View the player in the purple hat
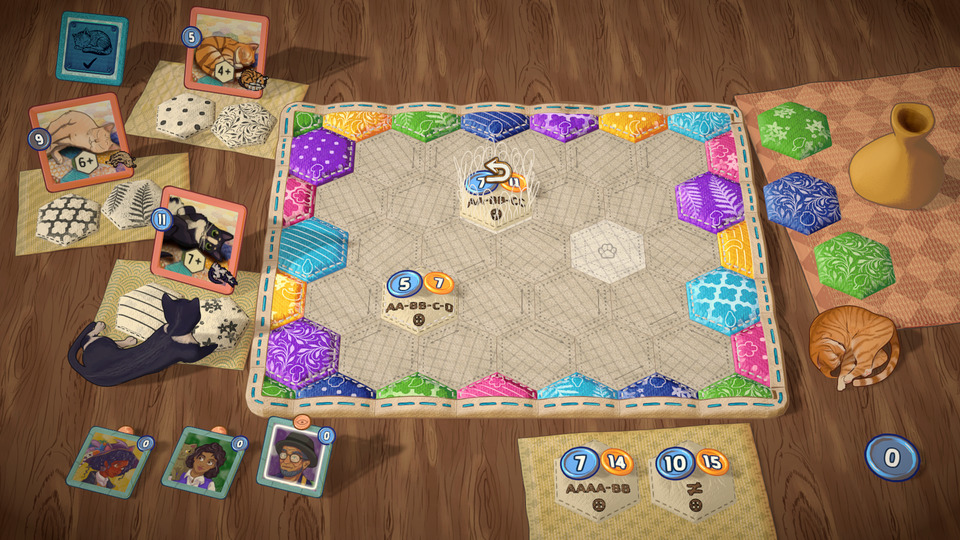Viewport: 960px width, 540px height. (x=108, y=458)
